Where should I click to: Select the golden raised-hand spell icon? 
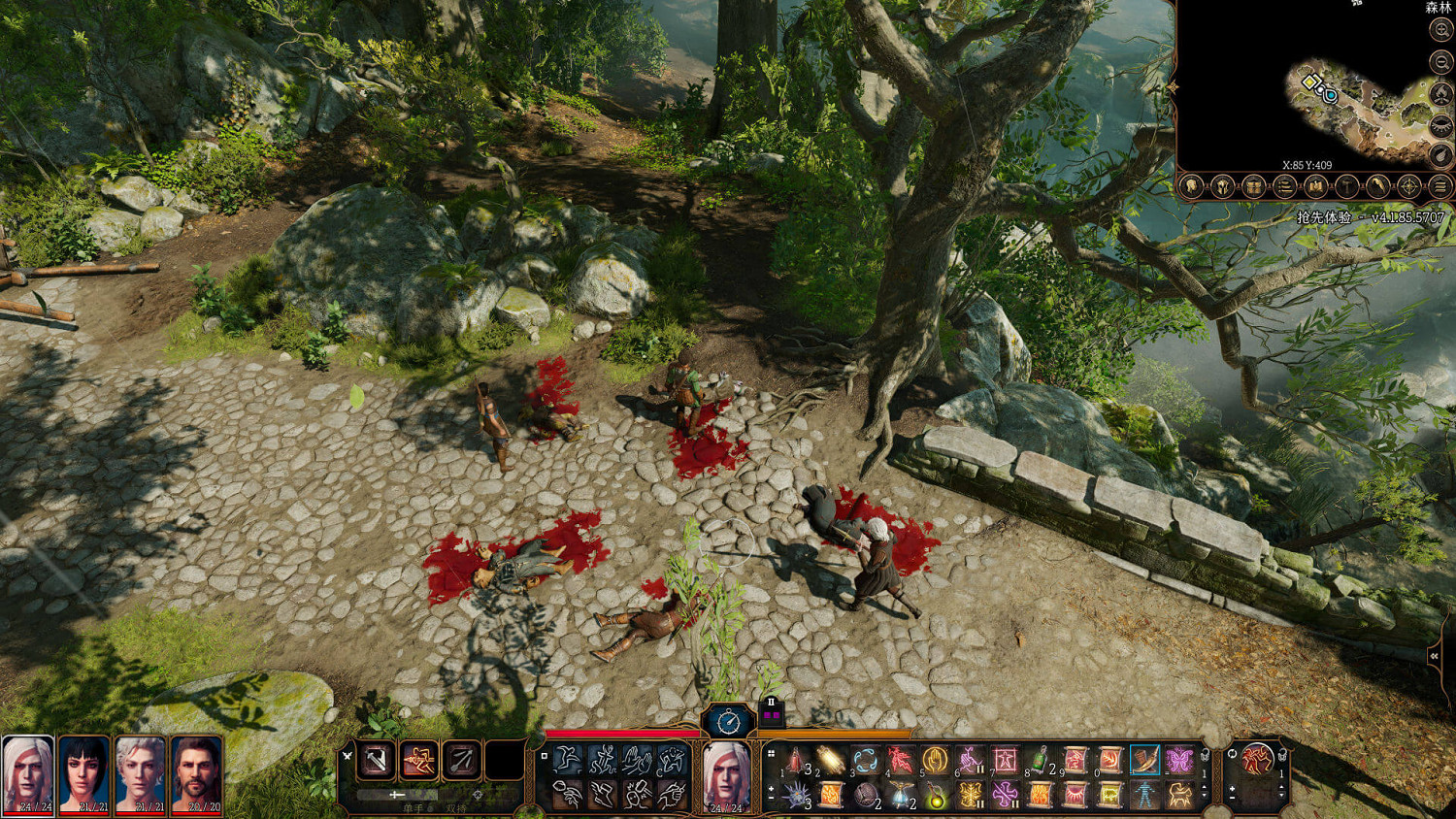[935, 760]
